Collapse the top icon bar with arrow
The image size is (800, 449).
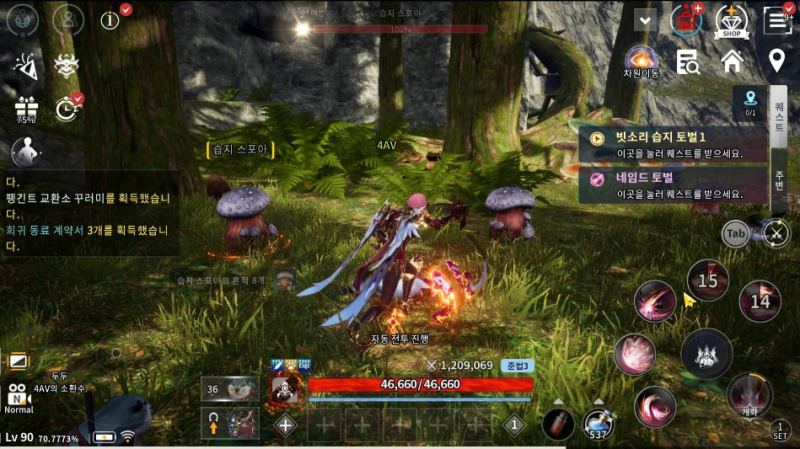[644, 19]
